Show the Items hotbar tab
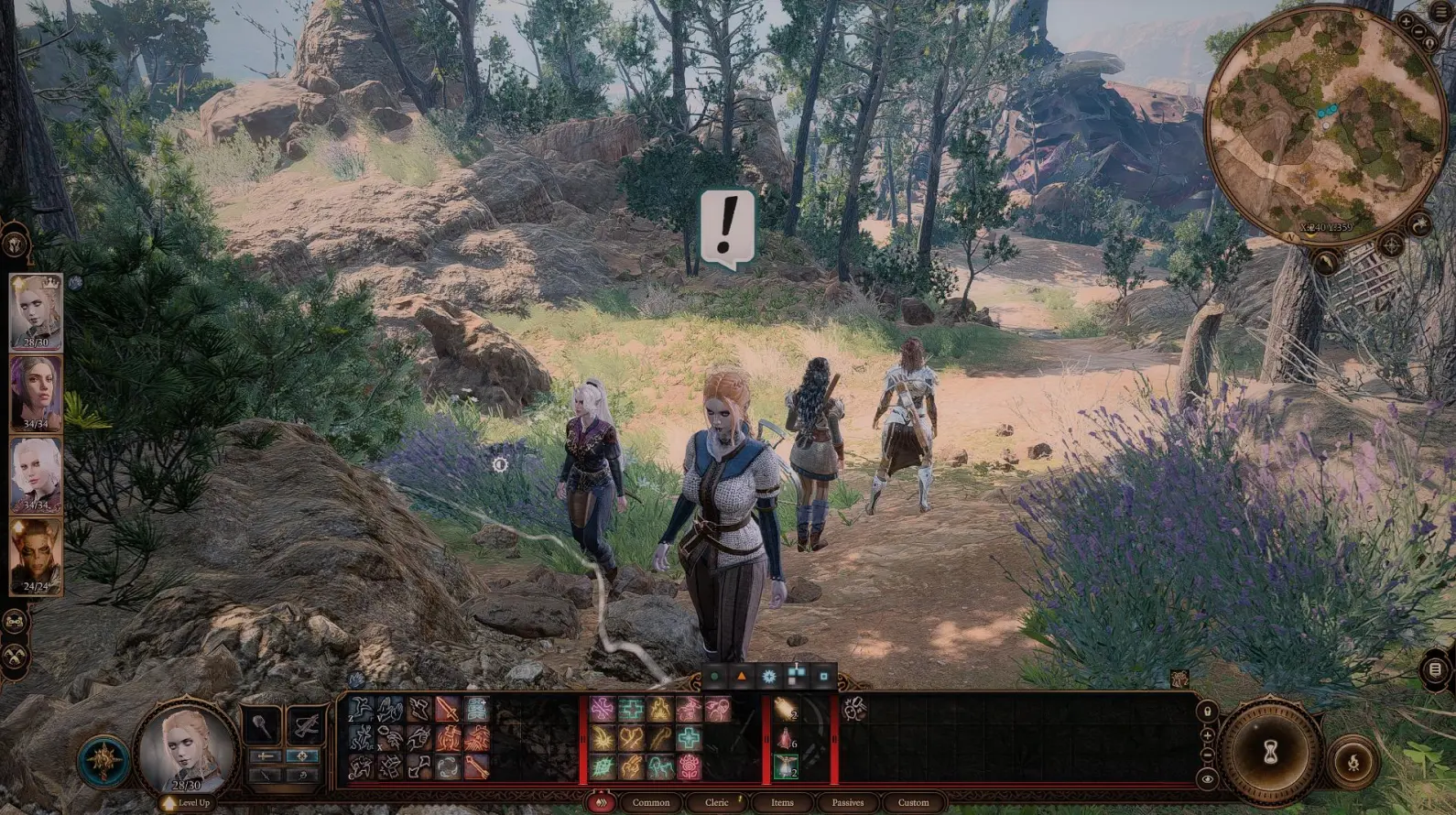This screenshot has width=1456, height=815. pos(782,802)
